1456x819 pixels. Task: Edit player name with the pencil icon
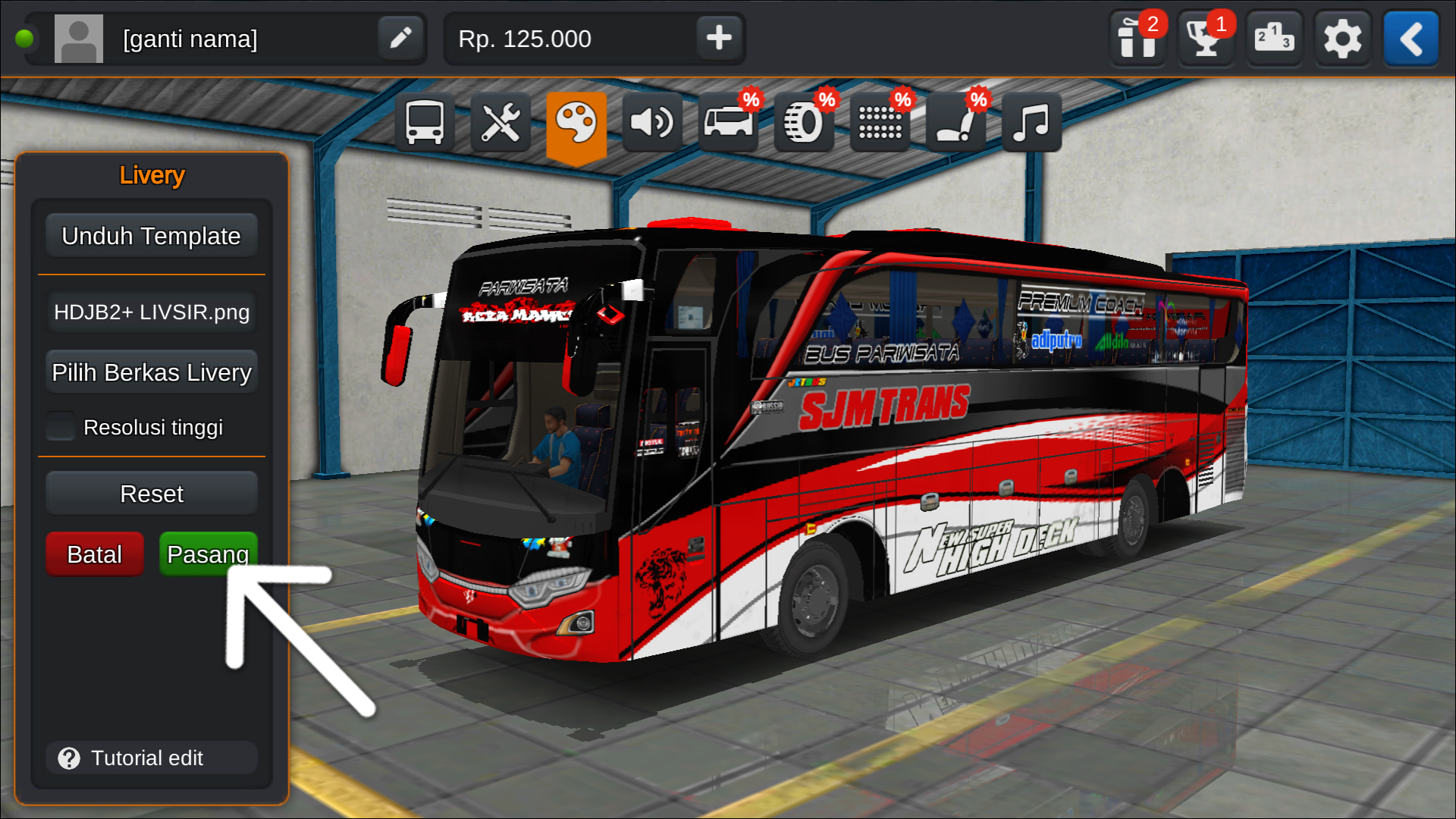400,38
